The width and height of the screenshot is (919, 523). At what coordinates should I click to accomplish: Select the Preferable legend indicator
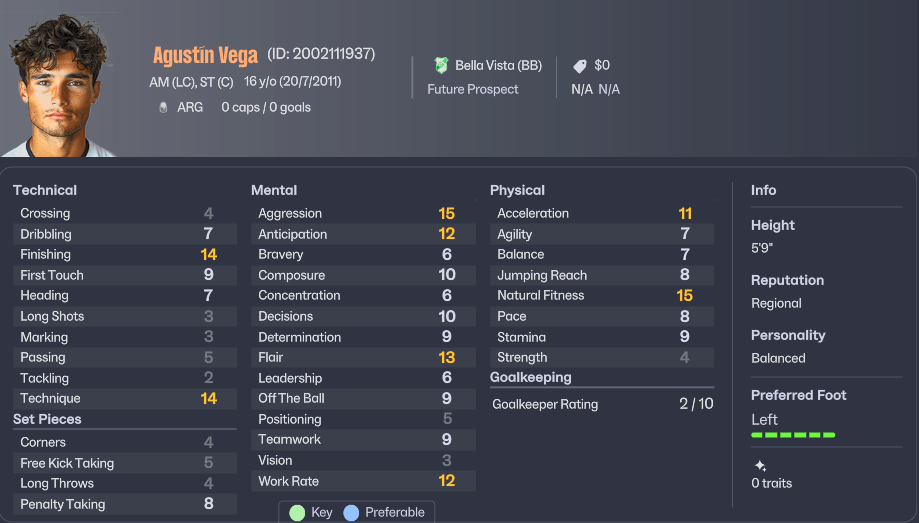coord(351,512)
